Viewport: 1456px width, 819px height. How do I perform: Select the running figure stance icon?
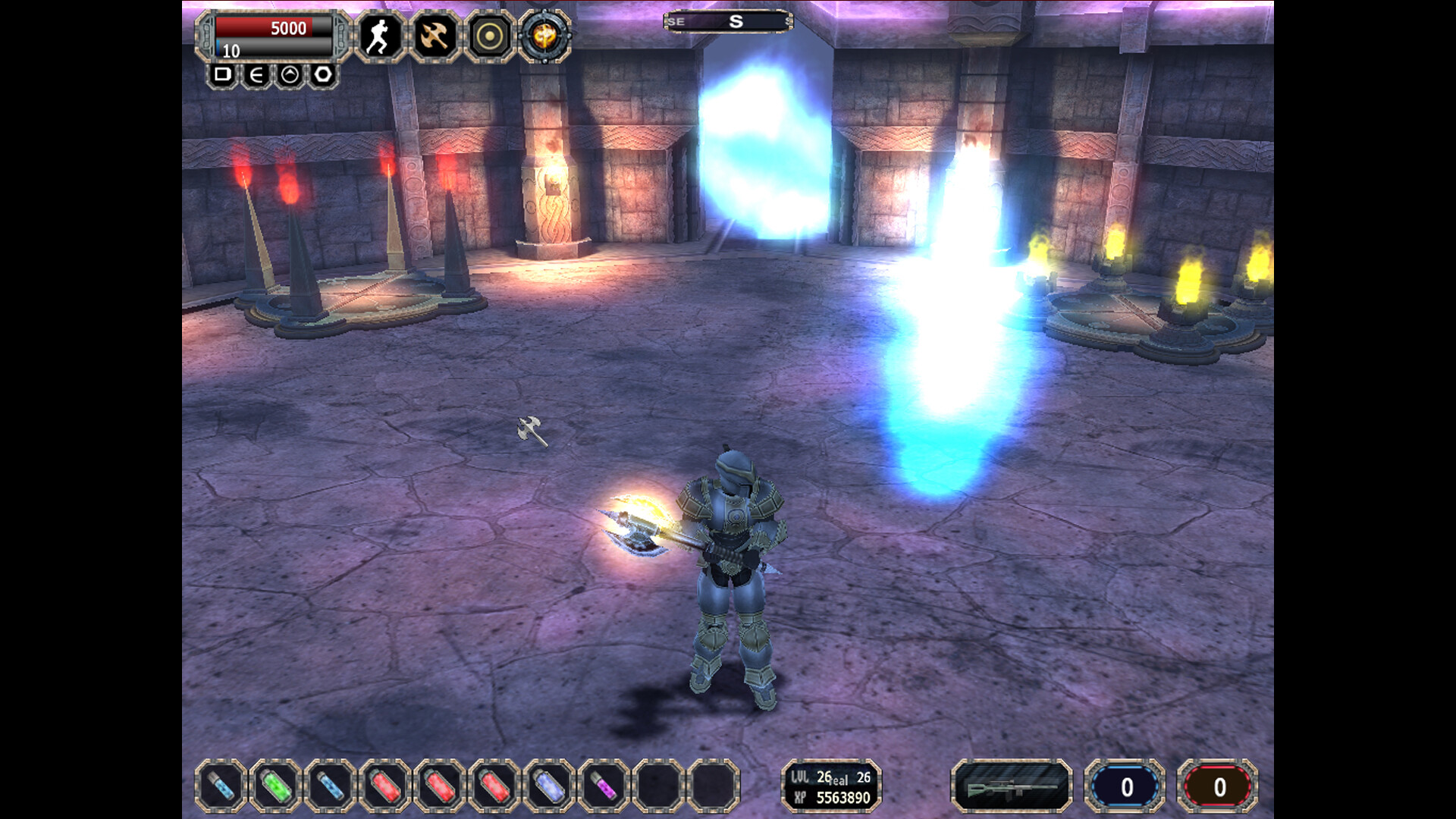pyautogui.click(x=379, y=36)
